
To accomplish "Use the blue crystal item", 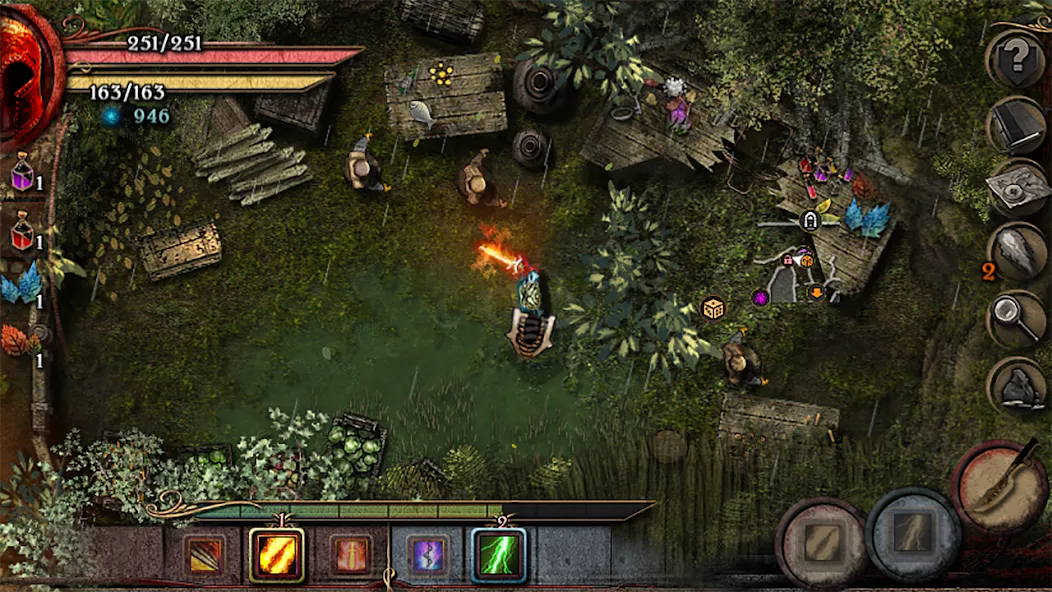I will [x=20, y=287].
